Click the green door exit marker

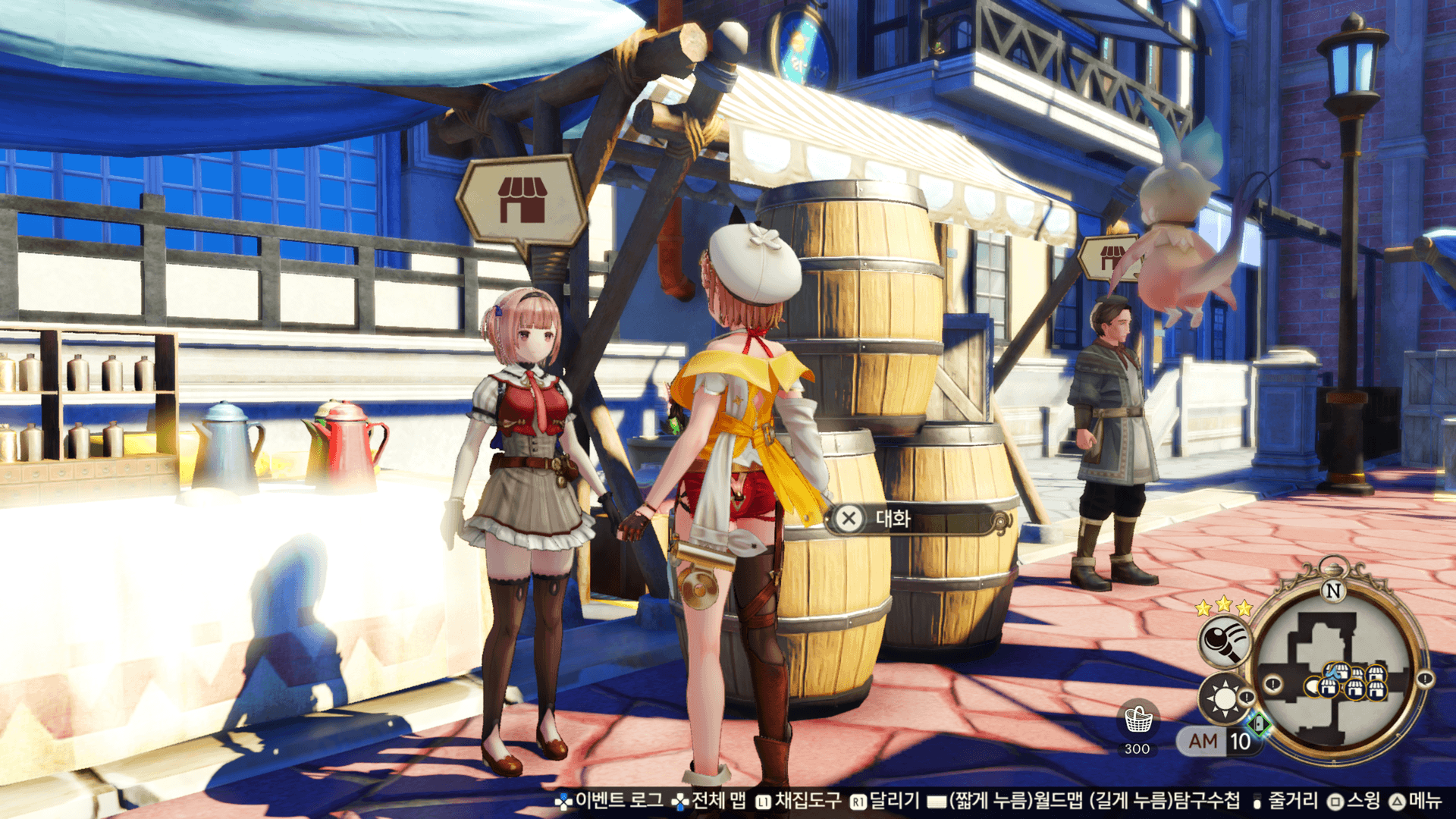pyautogui.click(x=1260, y=724)
